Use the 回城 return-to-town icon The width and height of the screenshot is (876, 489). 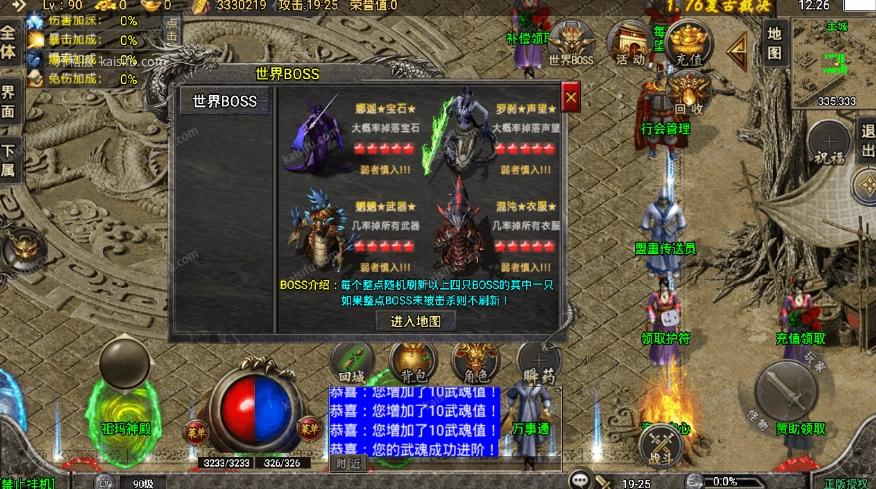353,362
